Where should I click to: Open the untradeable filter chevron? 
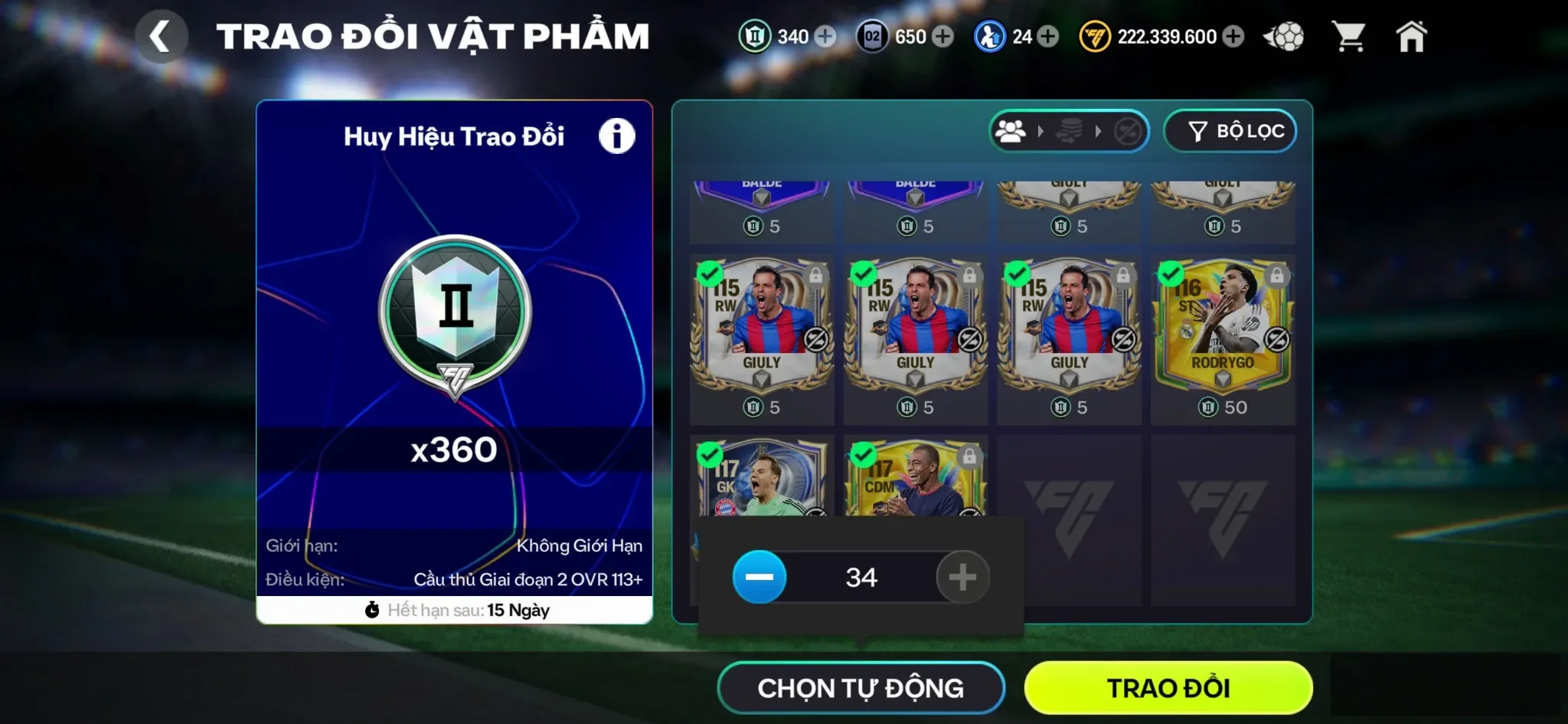pyautogui.click(x=1098, y=132)
